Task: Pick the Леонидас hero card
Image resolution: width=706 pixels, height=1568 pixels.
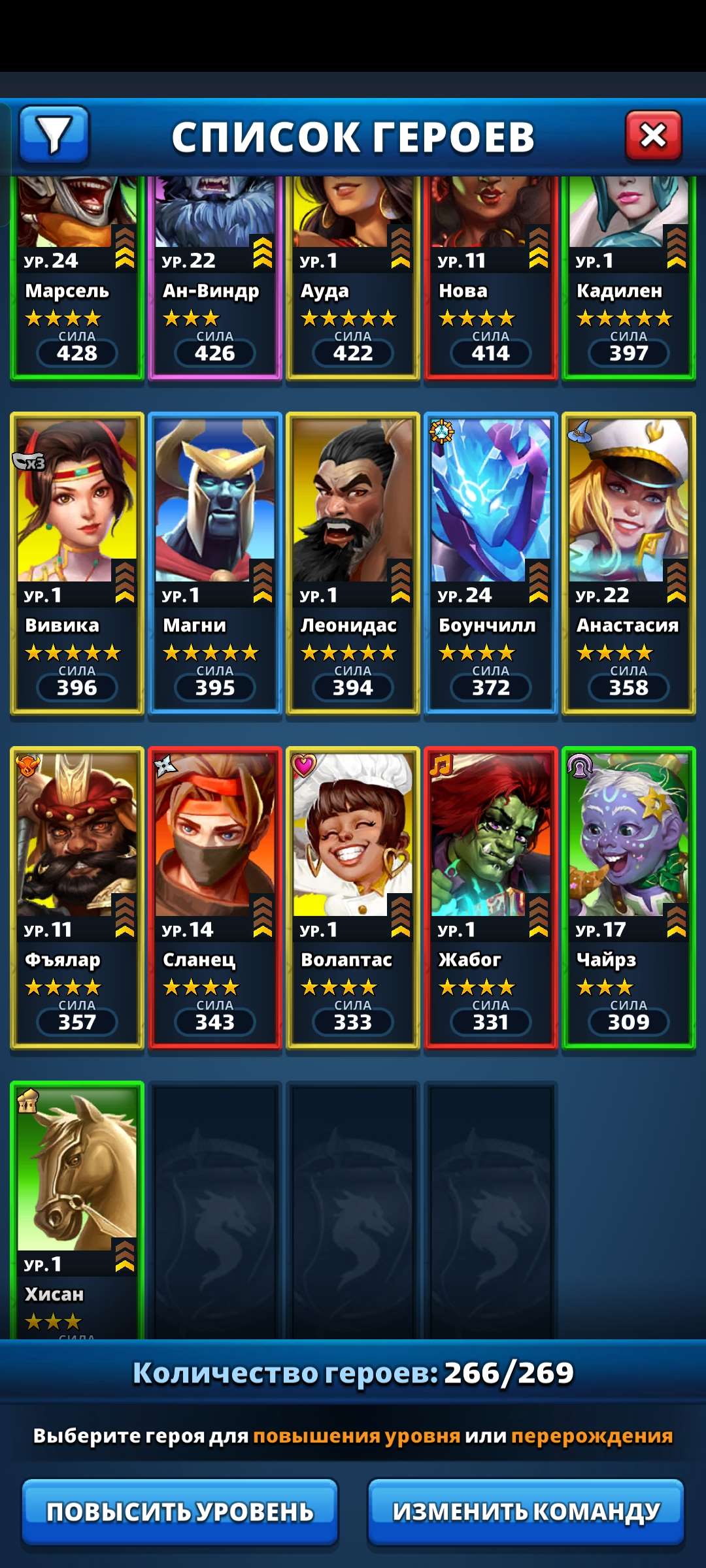Action: point(353,563)
